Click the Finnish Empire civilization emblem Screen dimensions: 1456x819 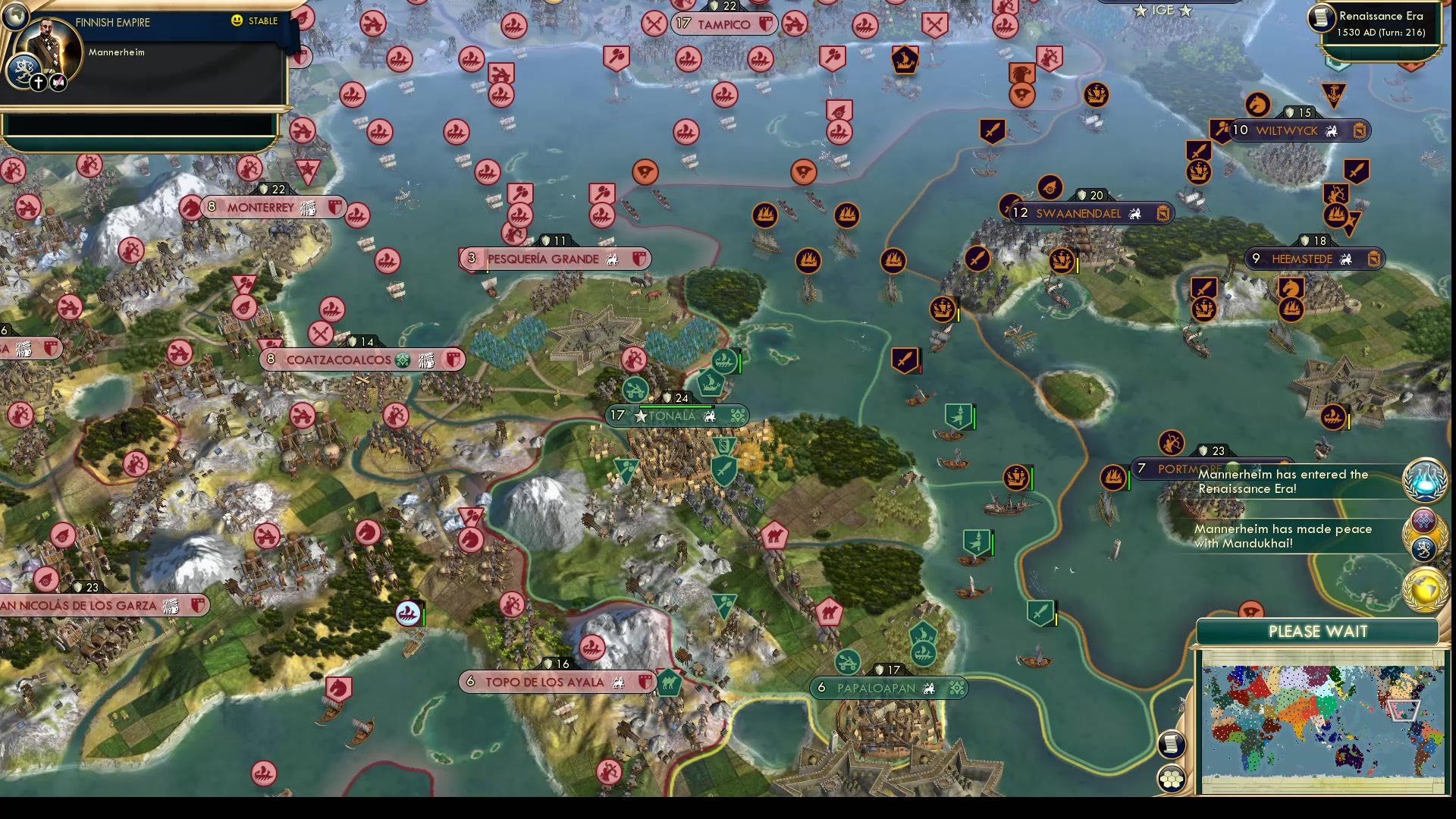click(24, 68)
